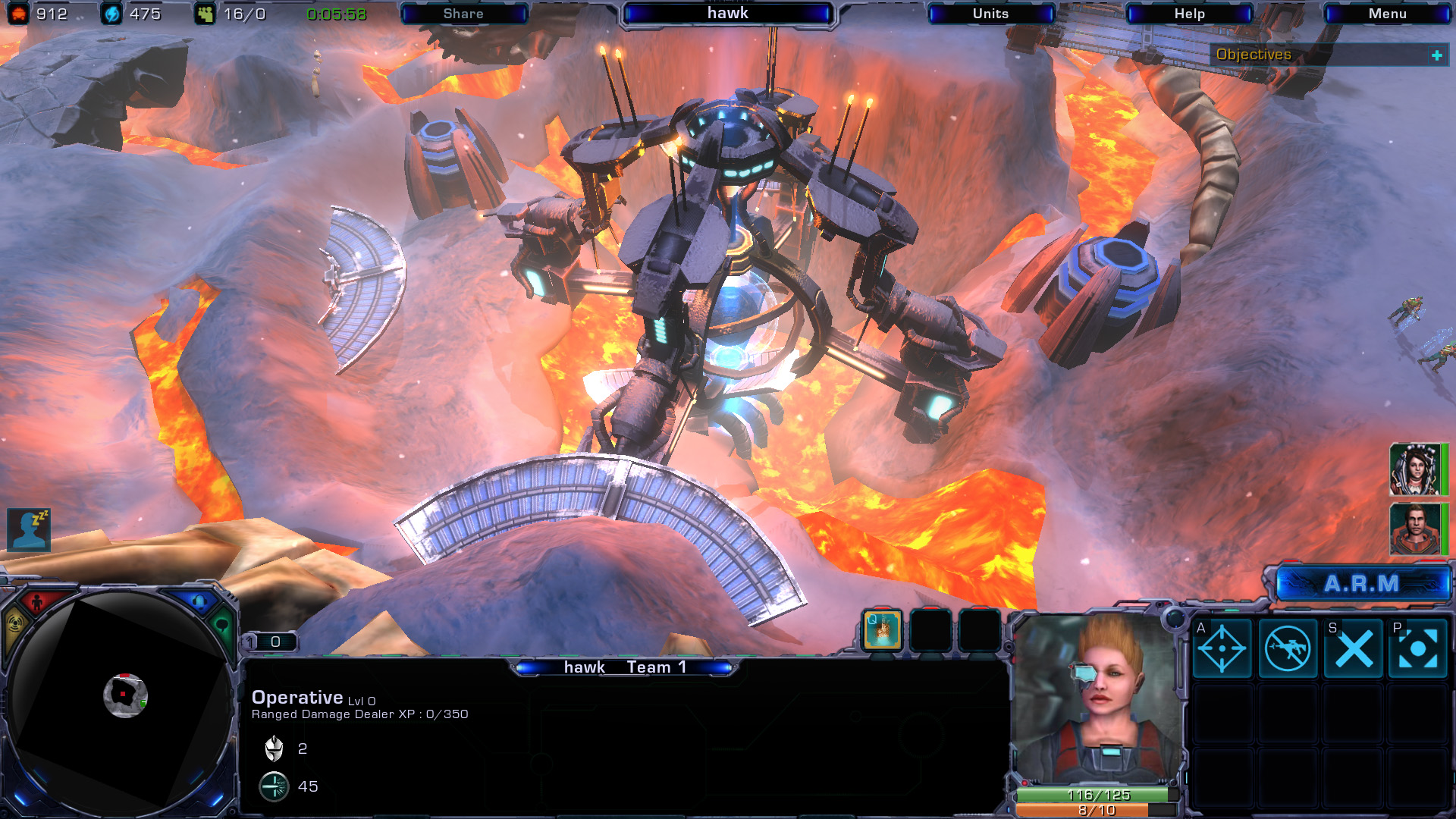This screenshot has height=819, width=1456.
Task: Select the female hero portrait with helmet
Action: [1415, 469]
